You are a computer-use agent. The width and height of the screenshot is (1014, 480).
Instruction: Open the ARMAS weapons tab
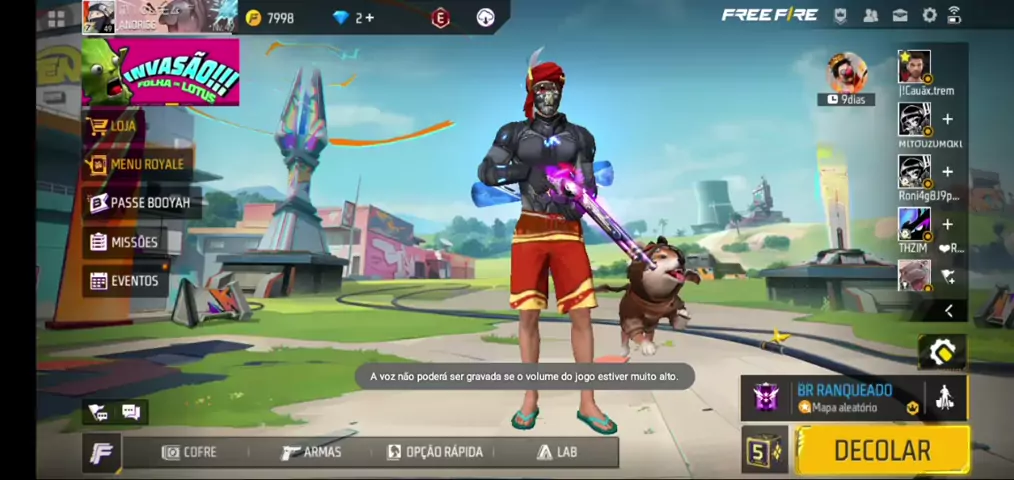(311, 452)
